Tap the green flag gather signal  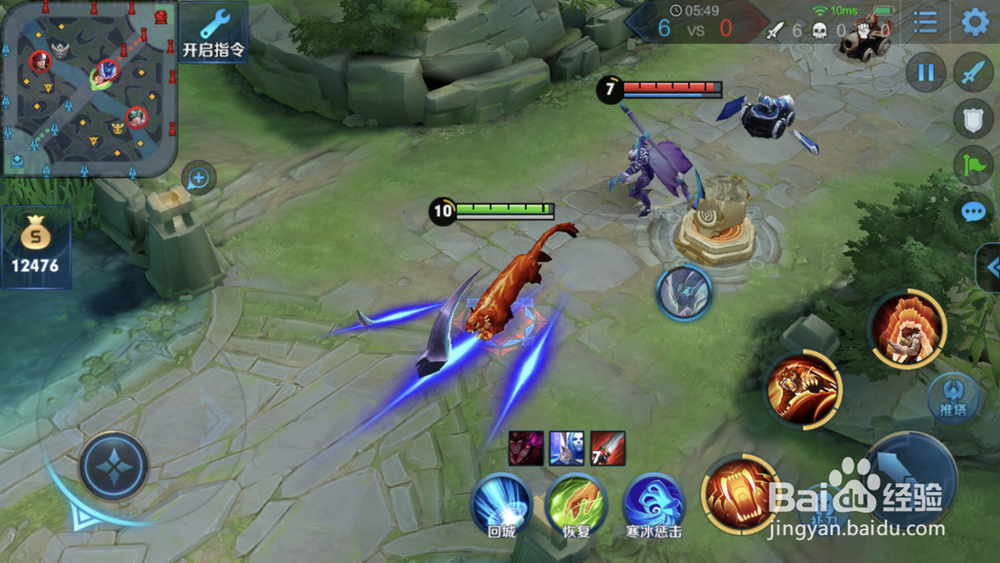point(973,165)
